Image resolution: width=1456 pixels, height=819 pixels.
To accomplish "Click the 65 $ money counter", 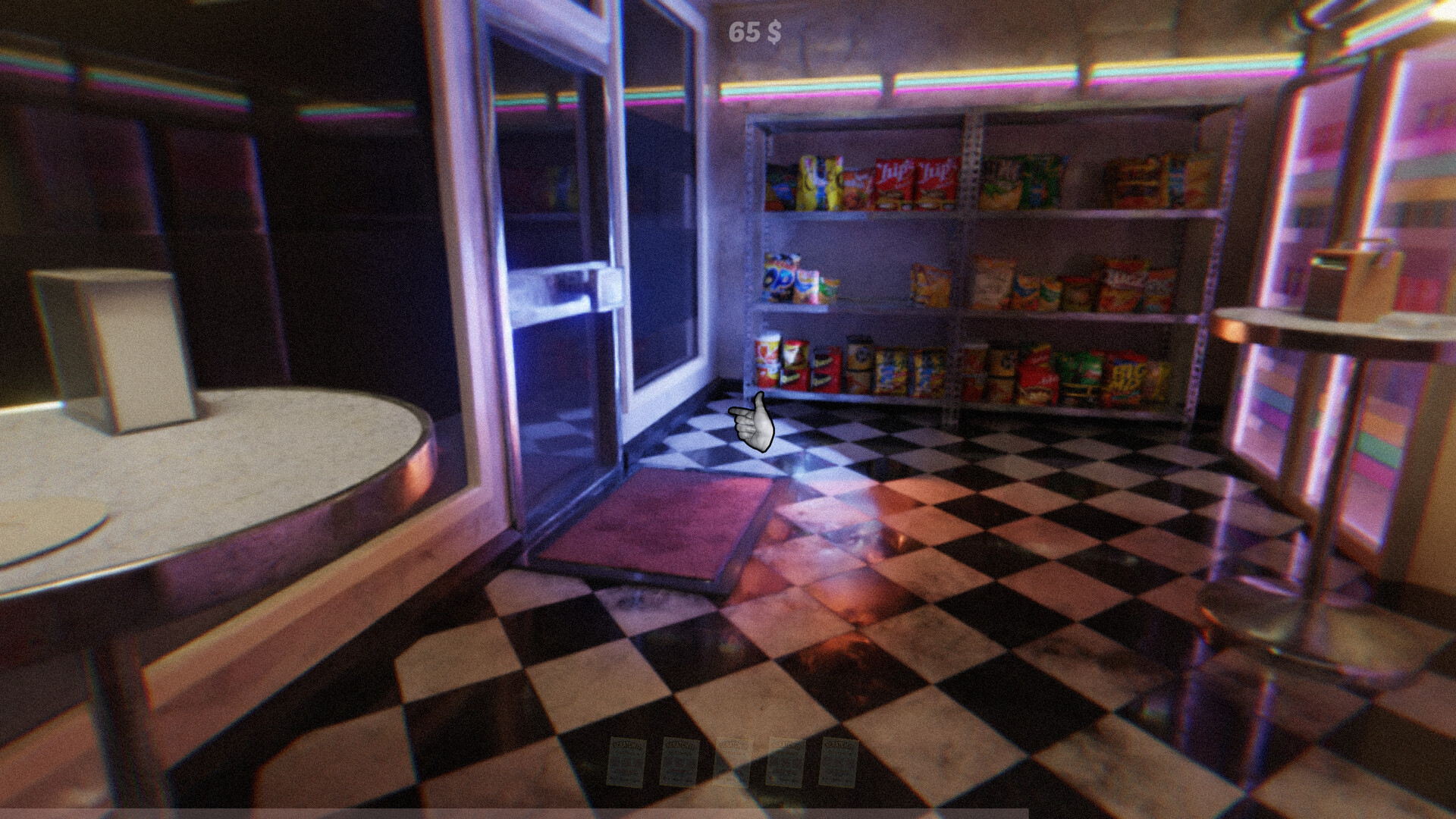I will 755,32.
